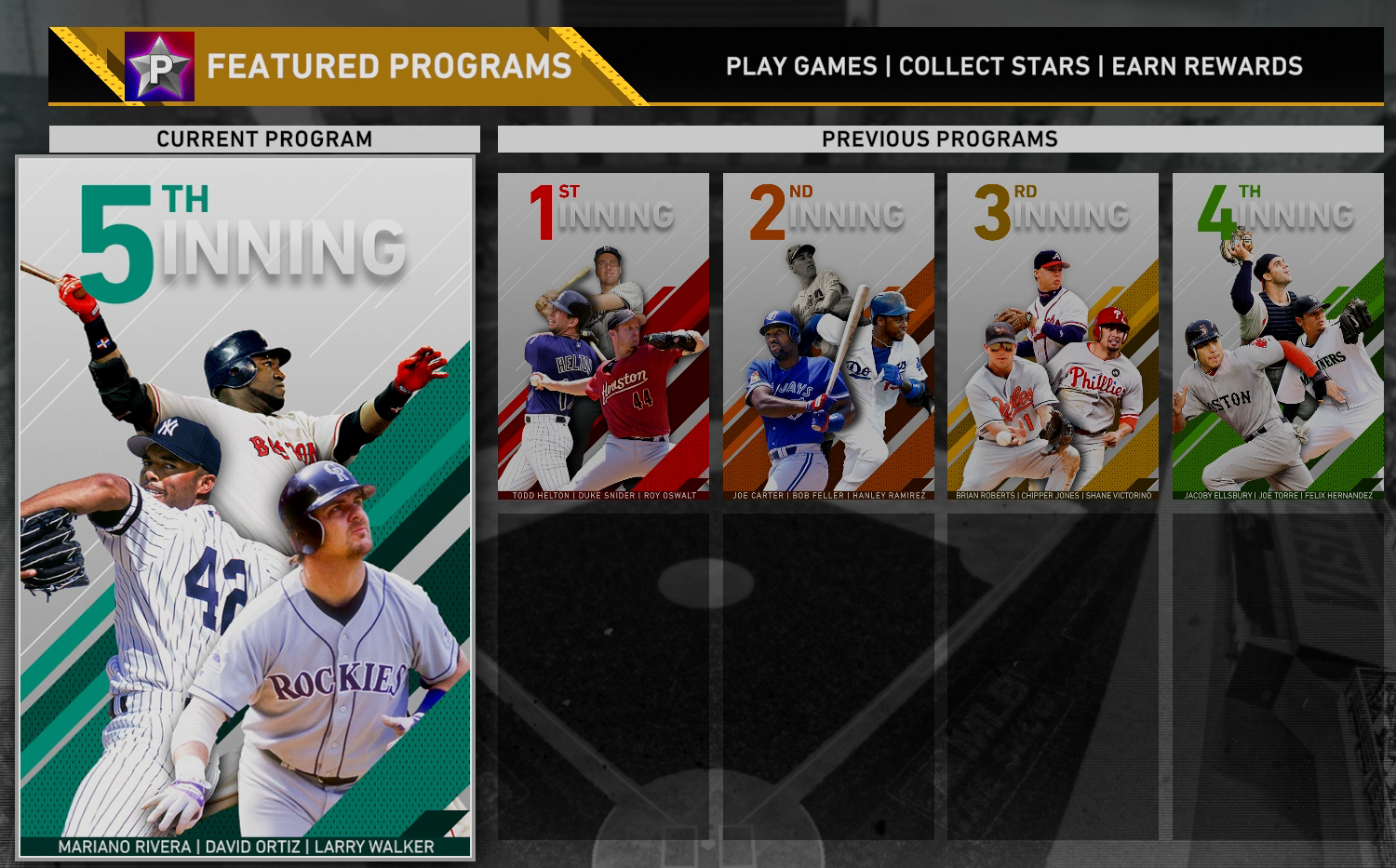View the 3rd Inning program card

[x=1053, y=337]
